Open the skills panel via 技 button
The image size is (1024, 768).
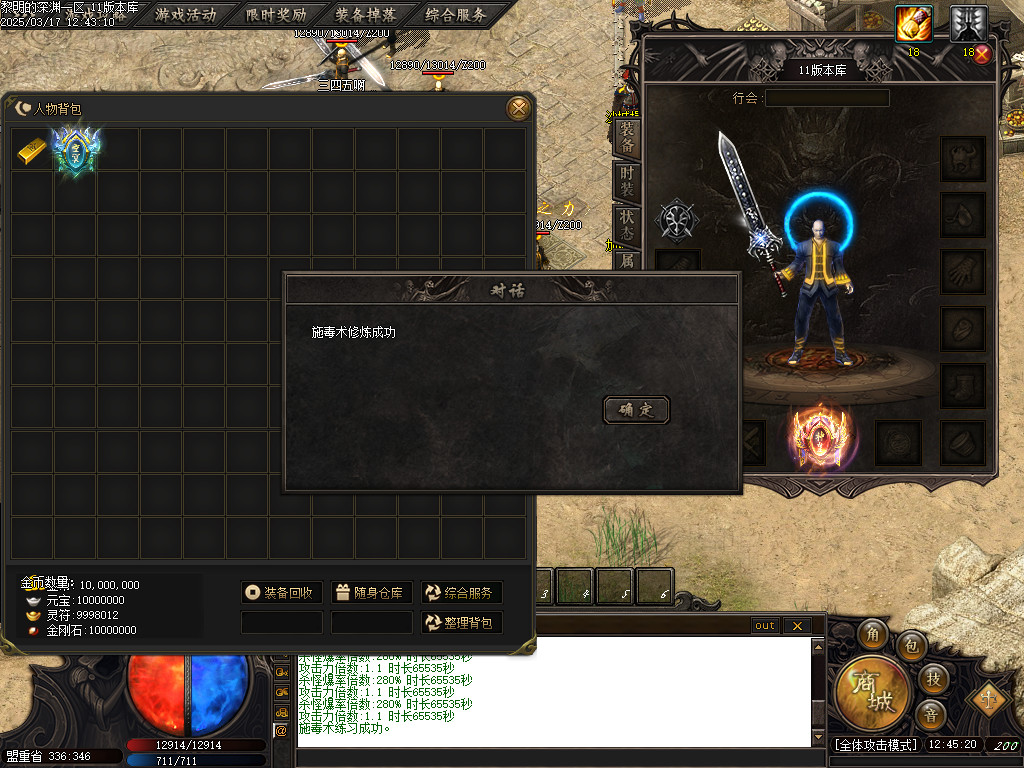click(x=931, y=678)
